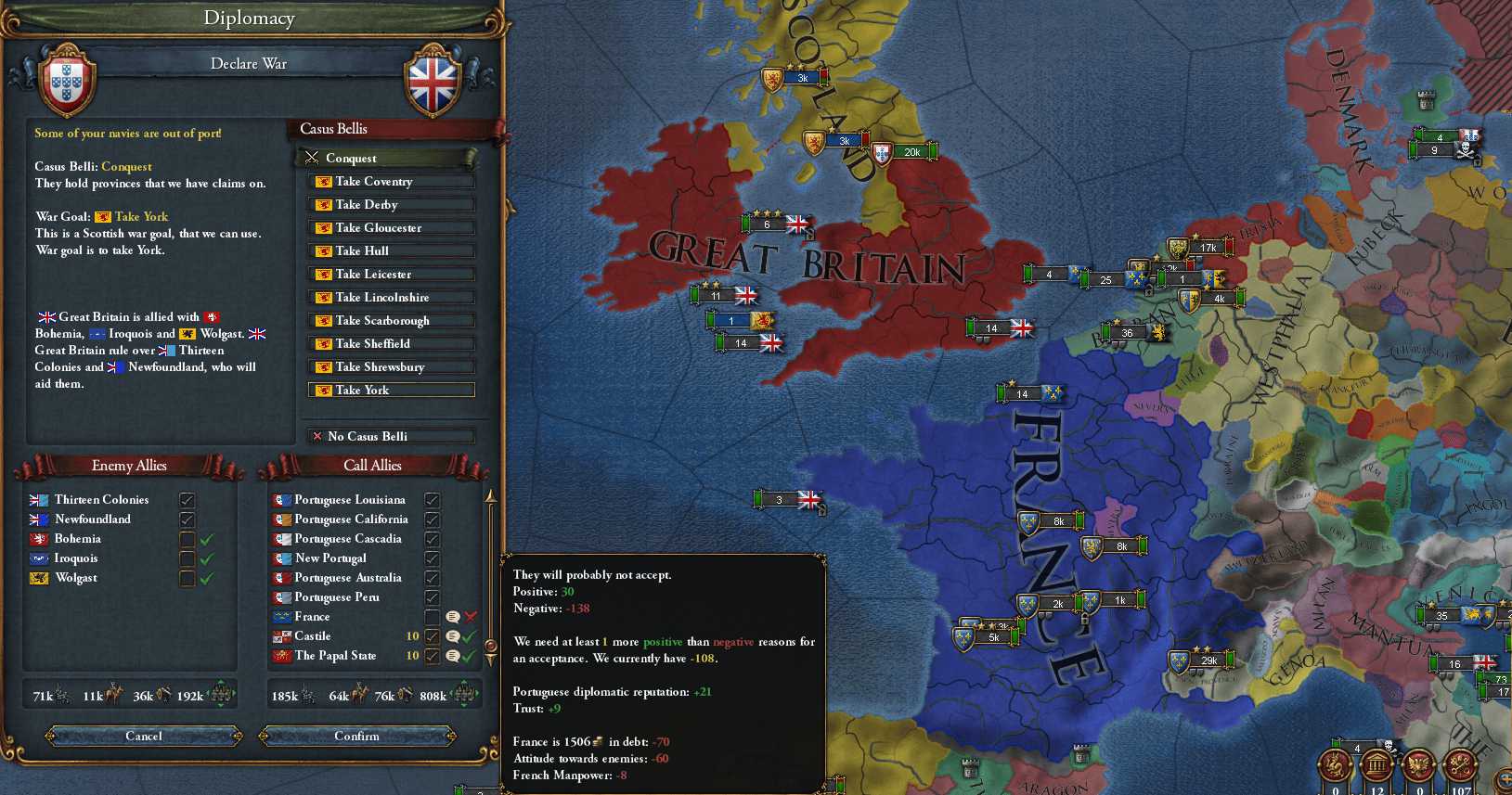
Task: Select the Take Hull option
Action: [x=391, y=251]
